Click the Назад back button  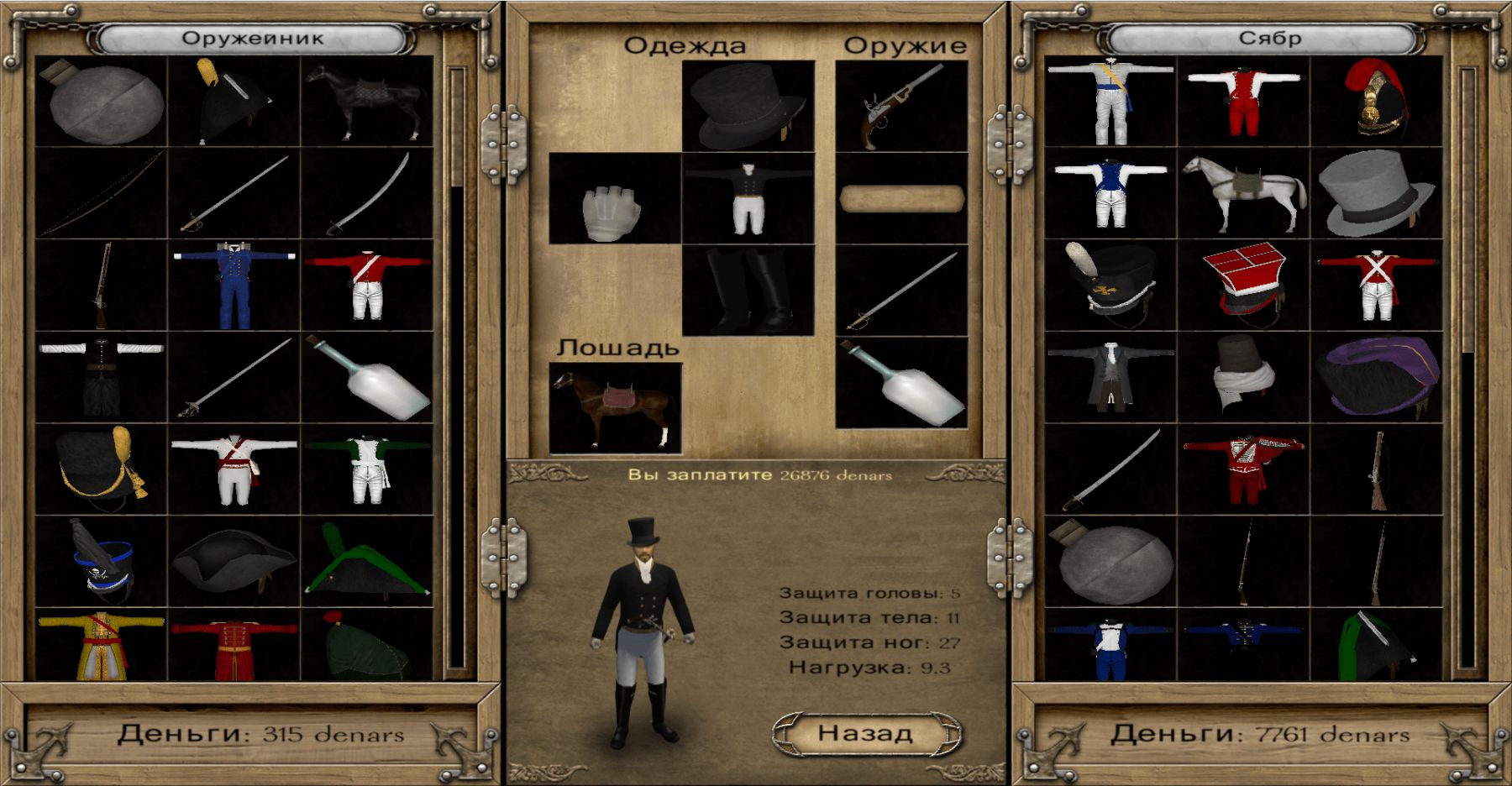(865, 733)
